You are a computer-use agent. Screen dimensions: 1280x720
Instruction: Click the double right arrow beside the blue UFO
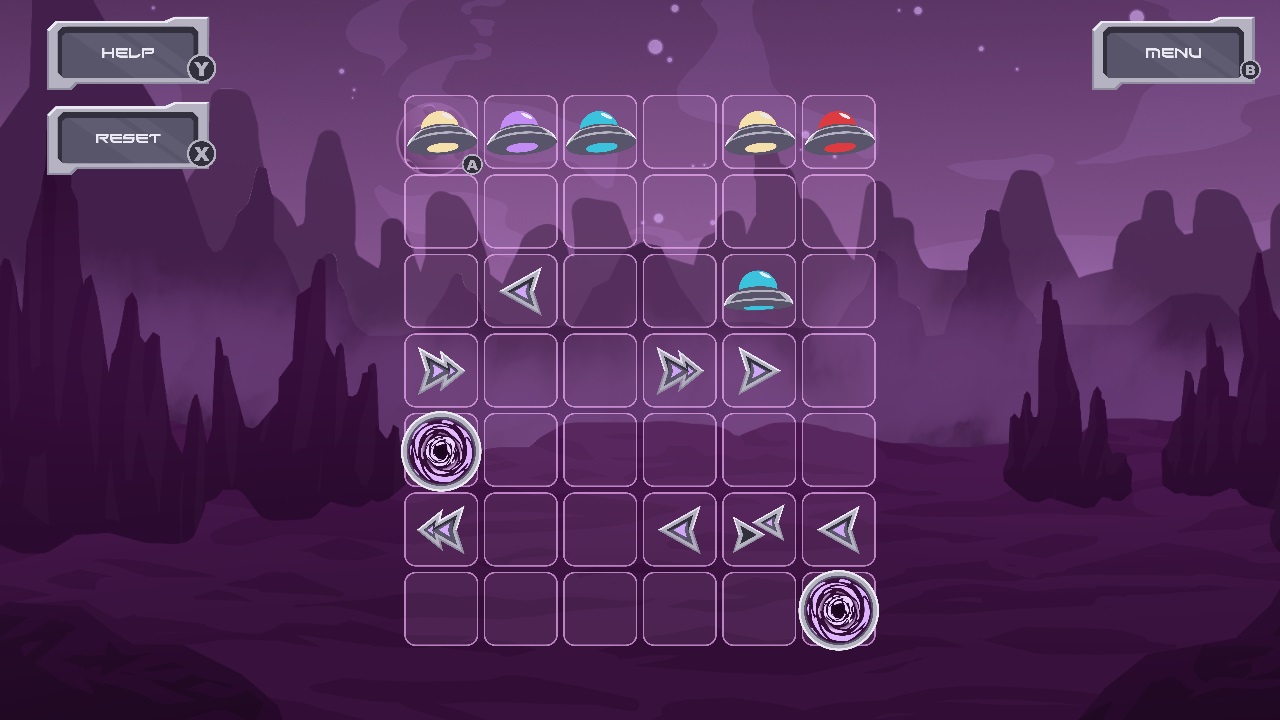point(680,370)
